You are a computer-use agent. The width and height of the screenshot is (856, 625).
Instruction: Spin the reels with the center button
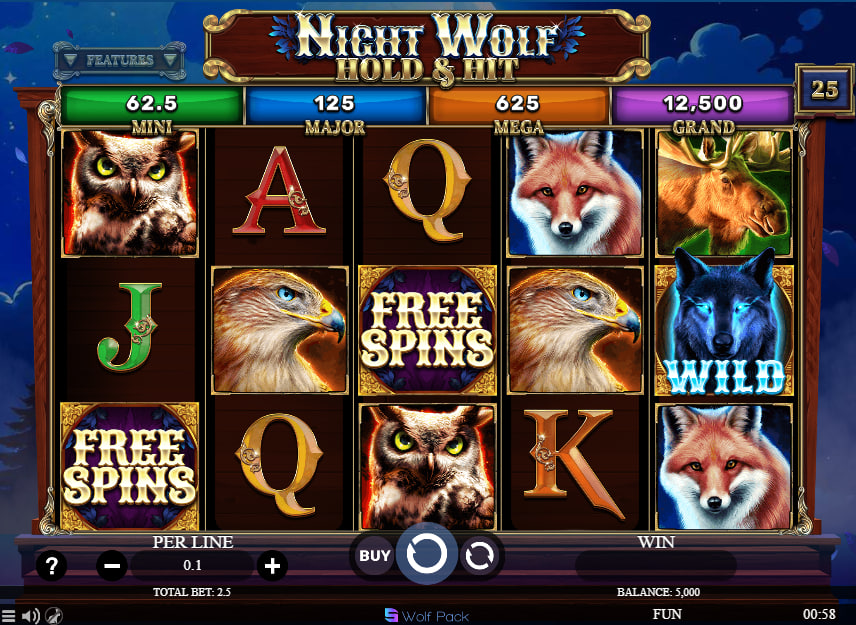point(427,554)
